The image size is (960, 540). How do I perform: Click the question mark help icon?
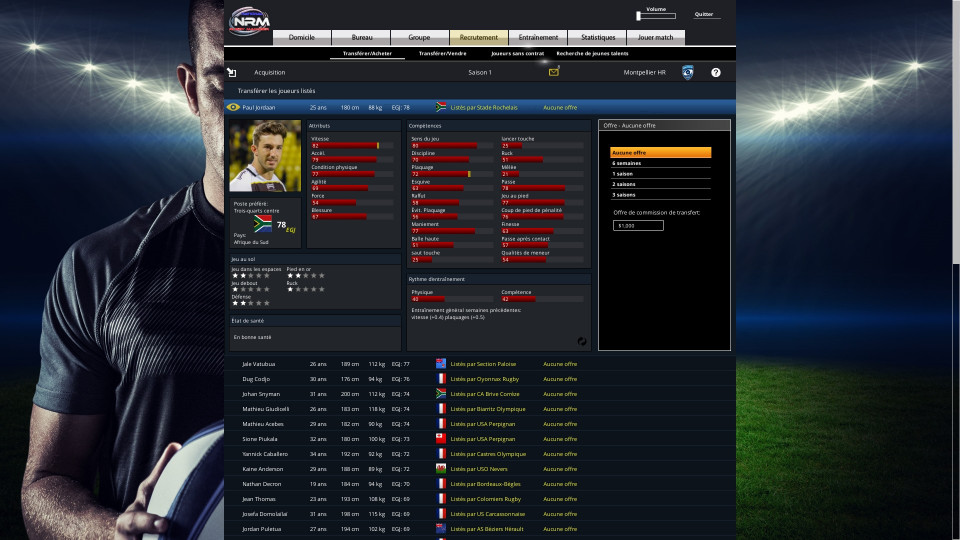click(x=716, y=72)
